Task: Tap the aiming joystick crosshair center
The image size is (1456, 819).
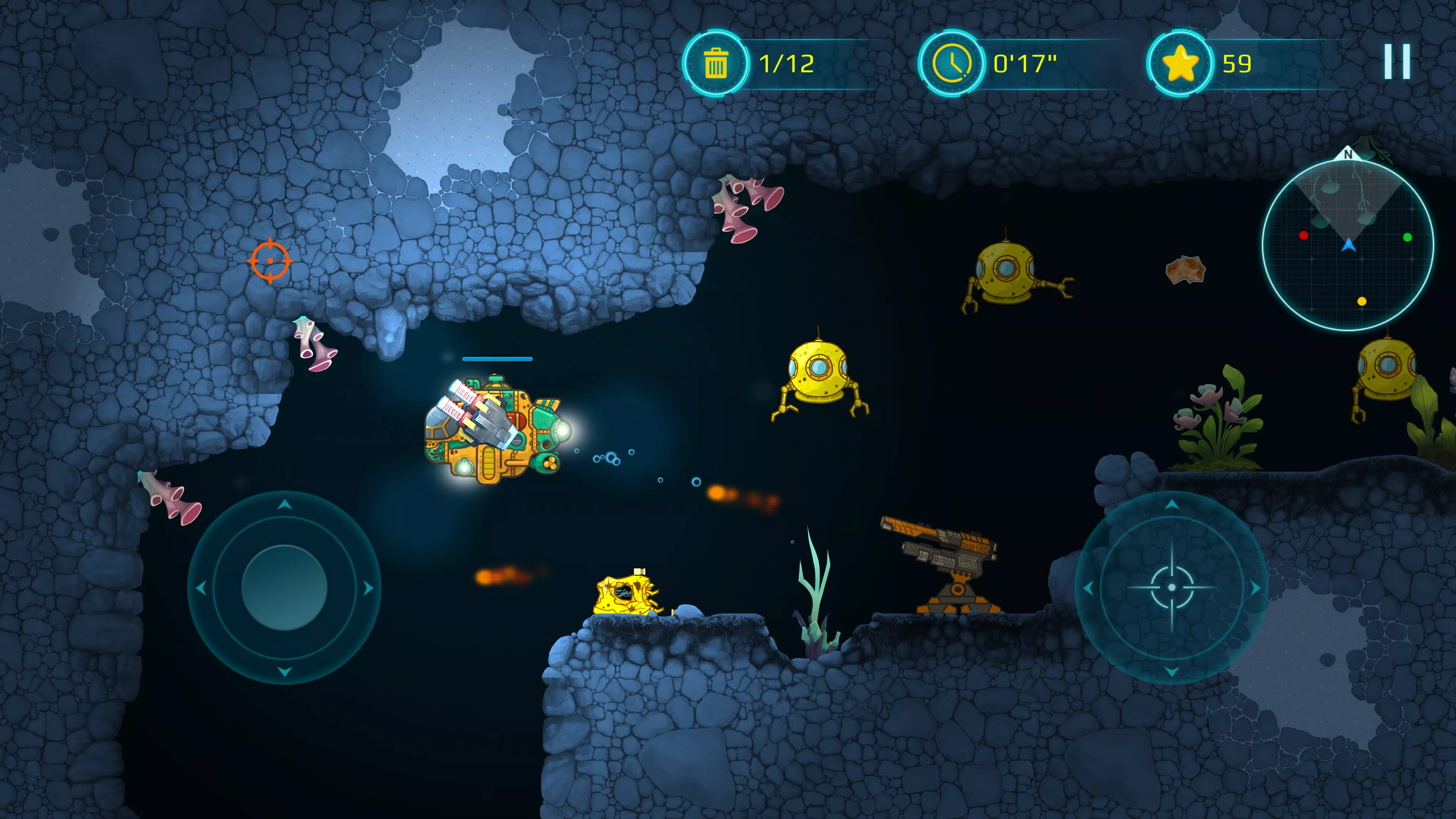Action: [x=1172, y=588]
